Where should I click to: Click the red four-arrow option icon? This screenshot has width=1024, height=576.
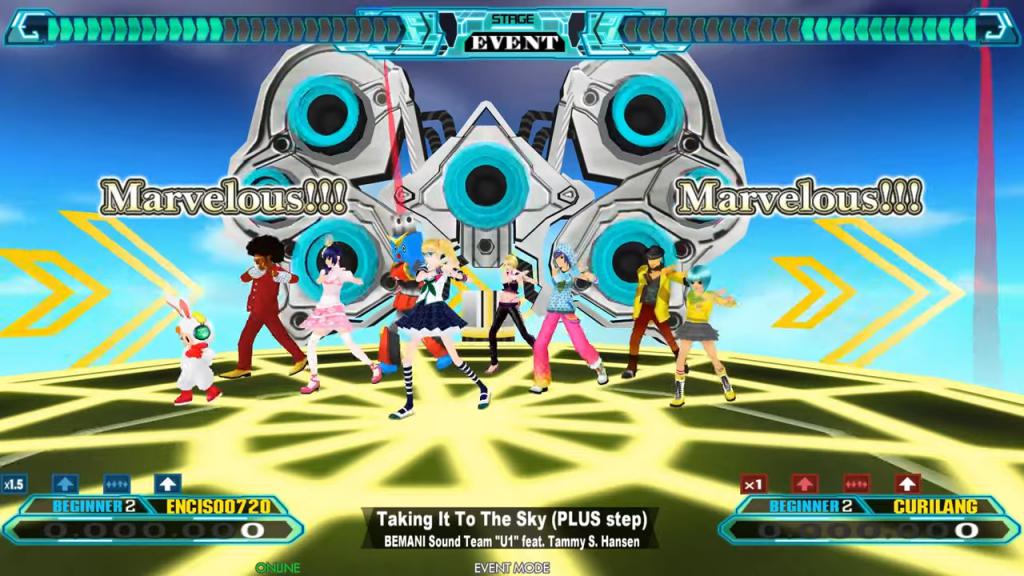click(856, 484)
